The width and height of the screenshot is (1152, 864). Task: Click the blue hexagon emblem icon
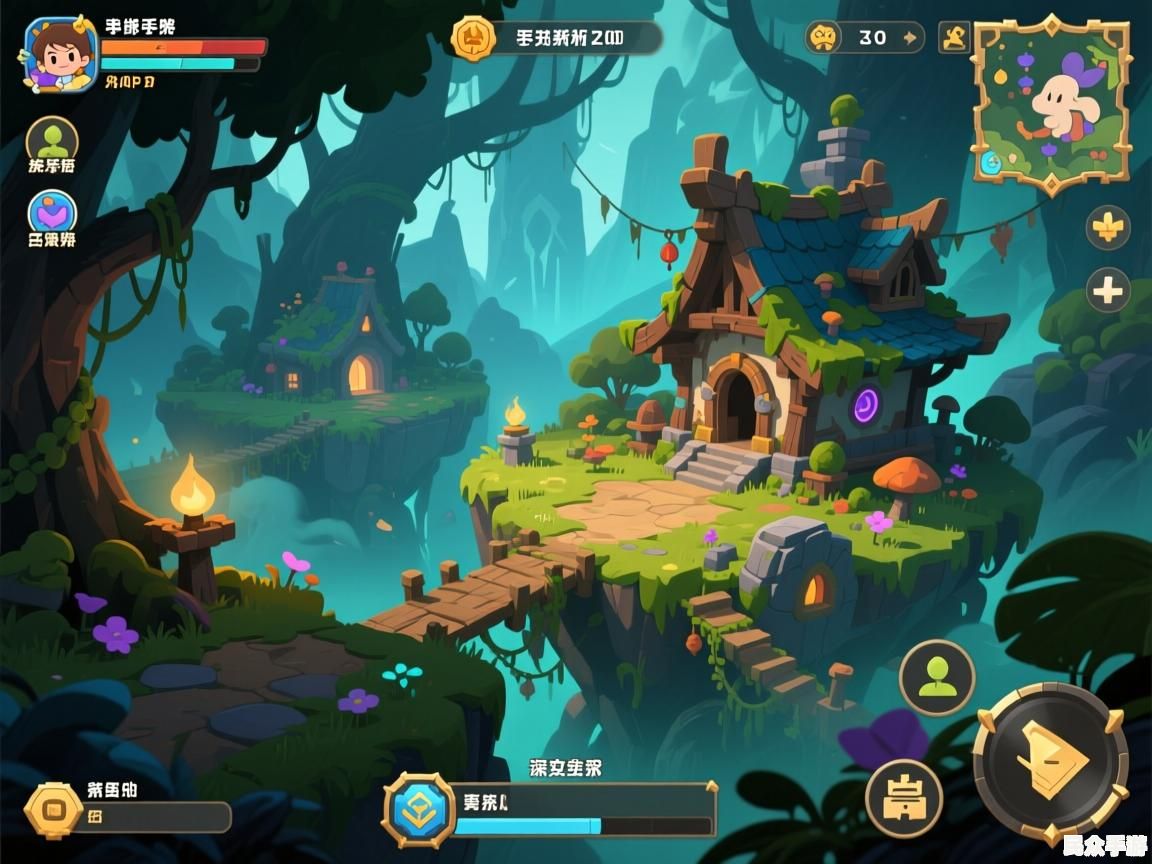pos(418,810)
